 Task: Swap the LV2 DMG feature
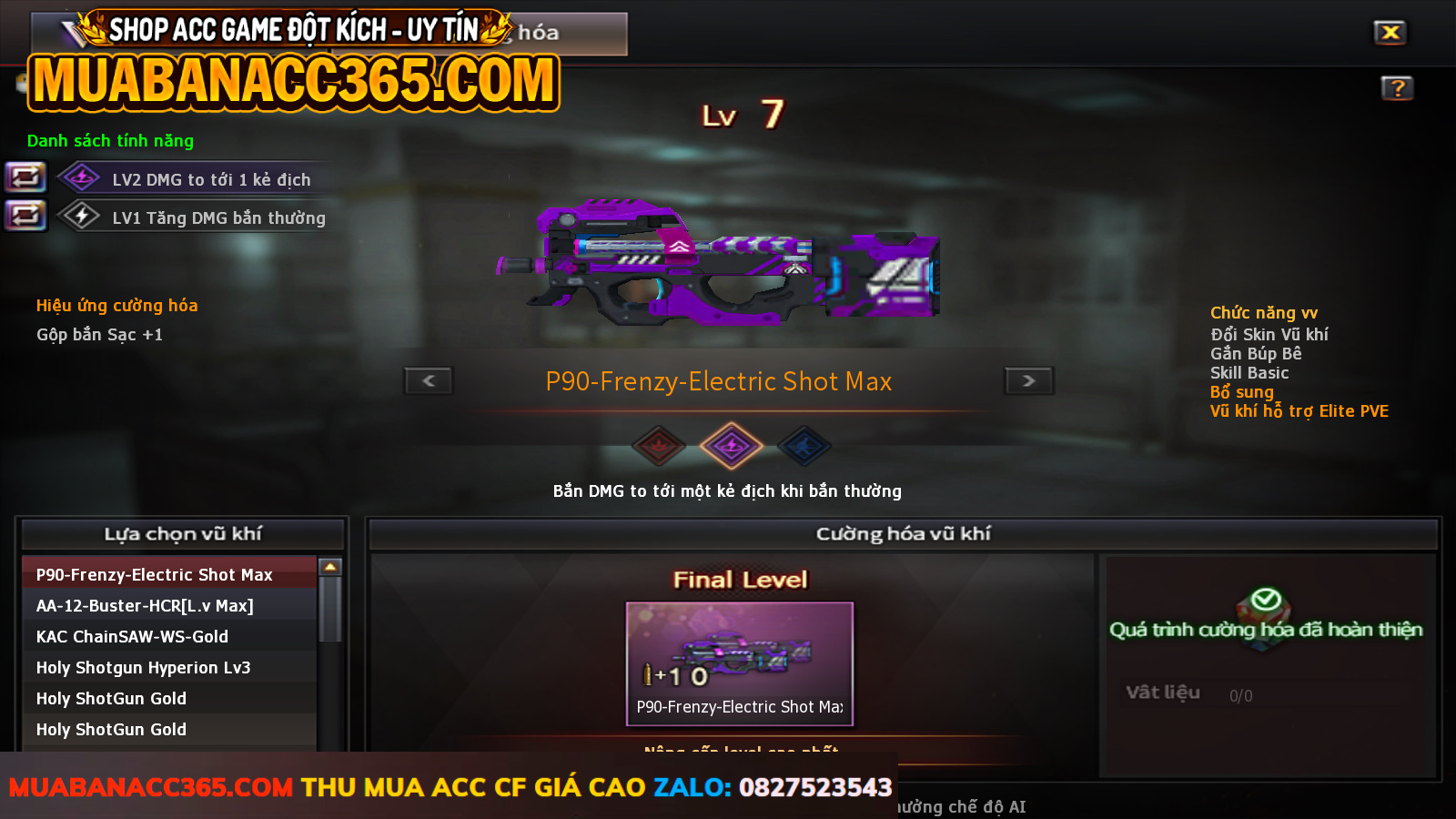pyautogui.click(x=25, y=177)
